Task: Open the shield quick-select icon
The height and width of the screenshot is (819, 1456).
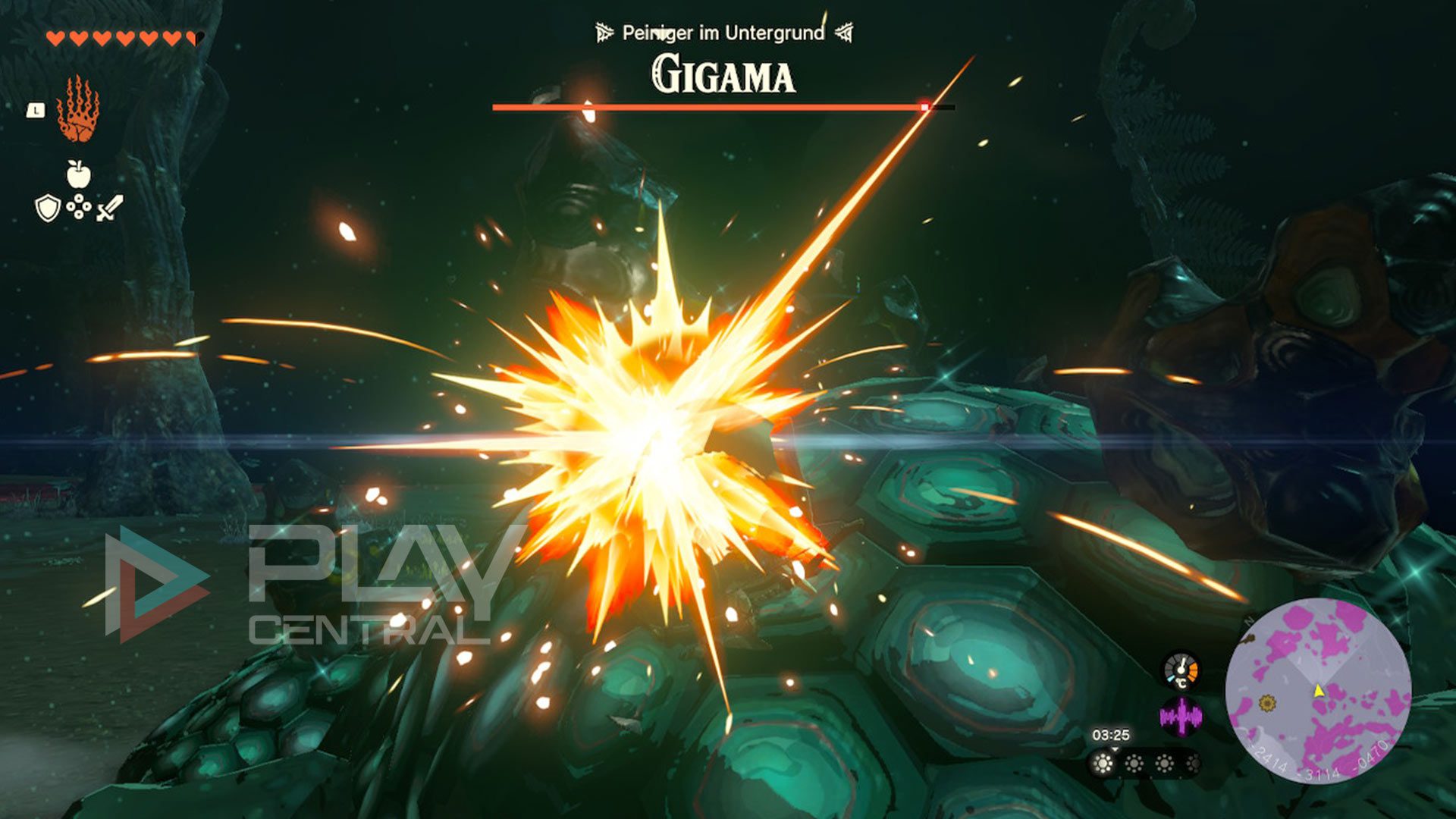Action: pyautogui.click(x=48, y=208)
